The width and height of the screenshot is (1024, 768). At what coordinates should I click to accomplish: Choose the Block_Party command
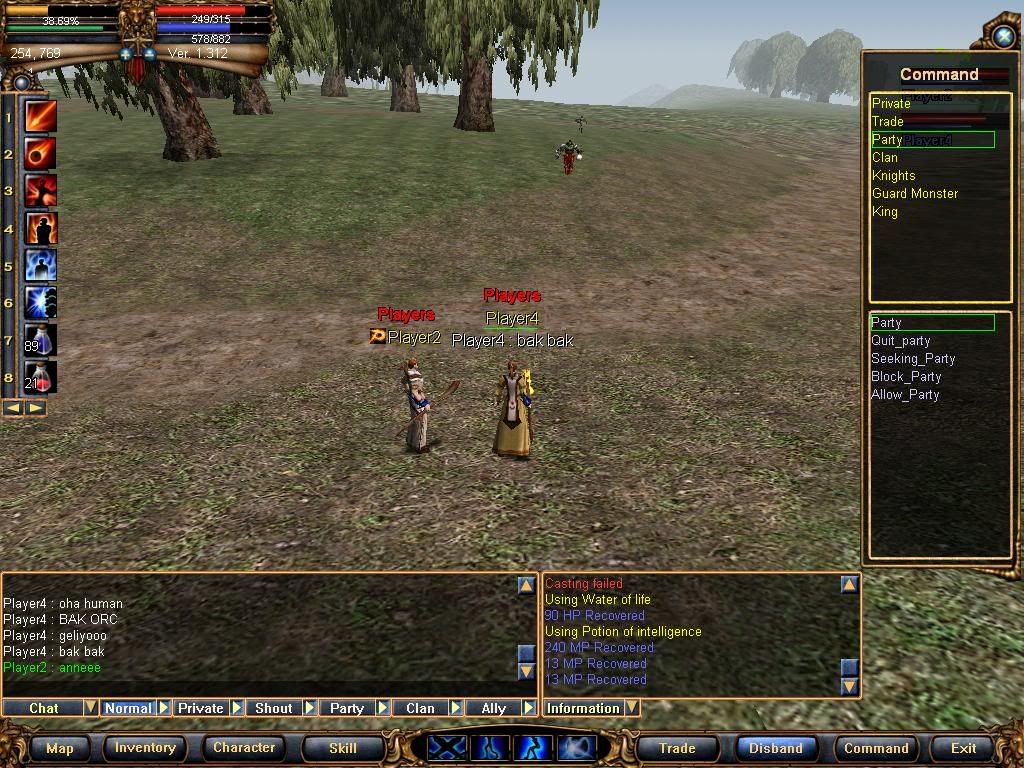coord(906,377)
